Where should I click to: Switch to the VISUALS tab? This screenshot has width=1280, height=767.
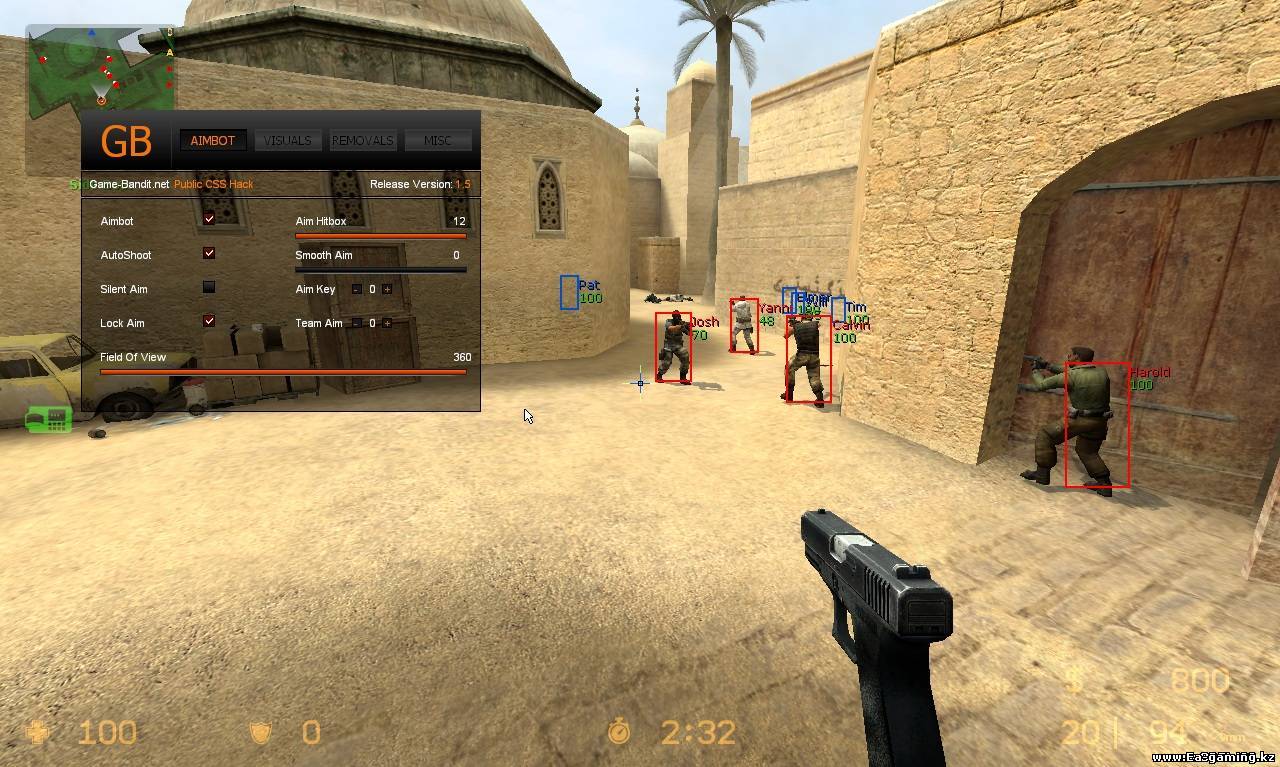(287, 141)
